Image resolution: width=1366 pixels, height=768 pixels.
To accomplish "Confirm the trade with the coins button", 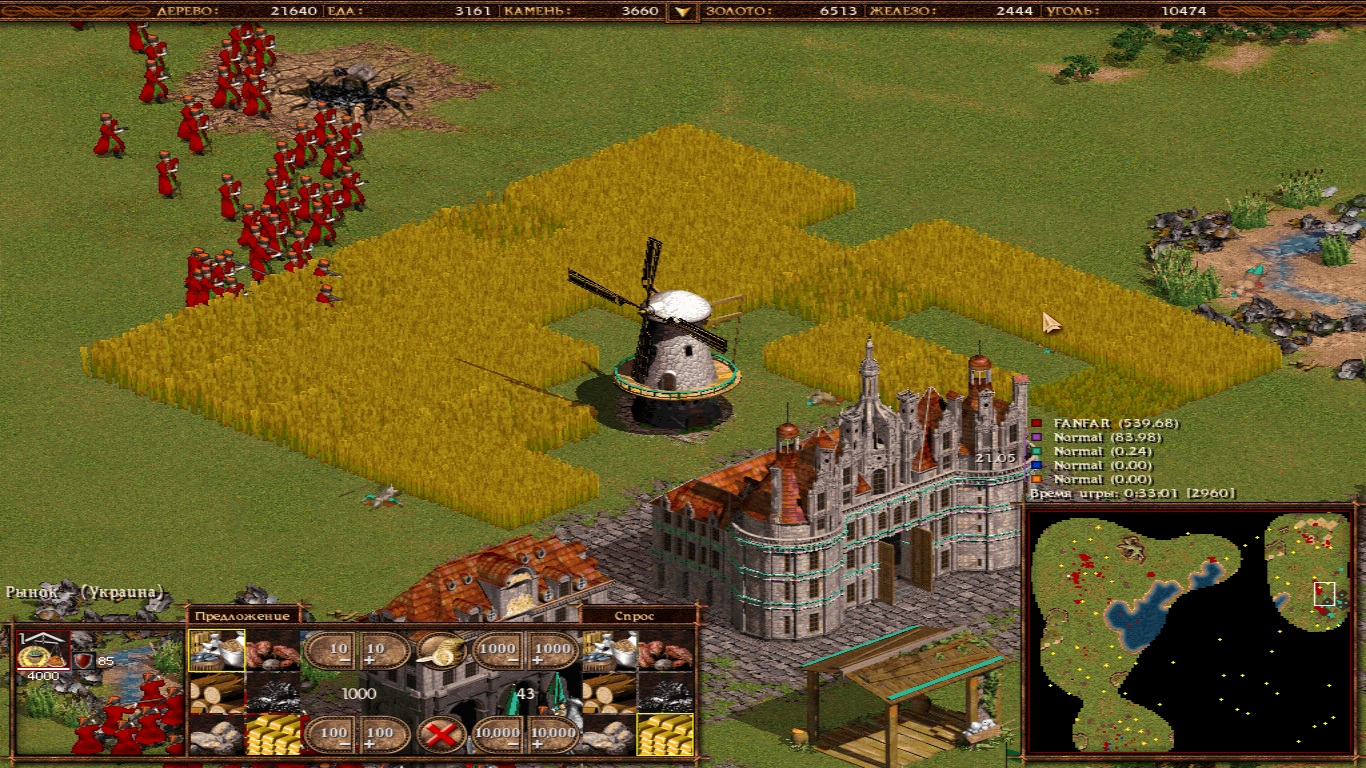I will (441, 651).
